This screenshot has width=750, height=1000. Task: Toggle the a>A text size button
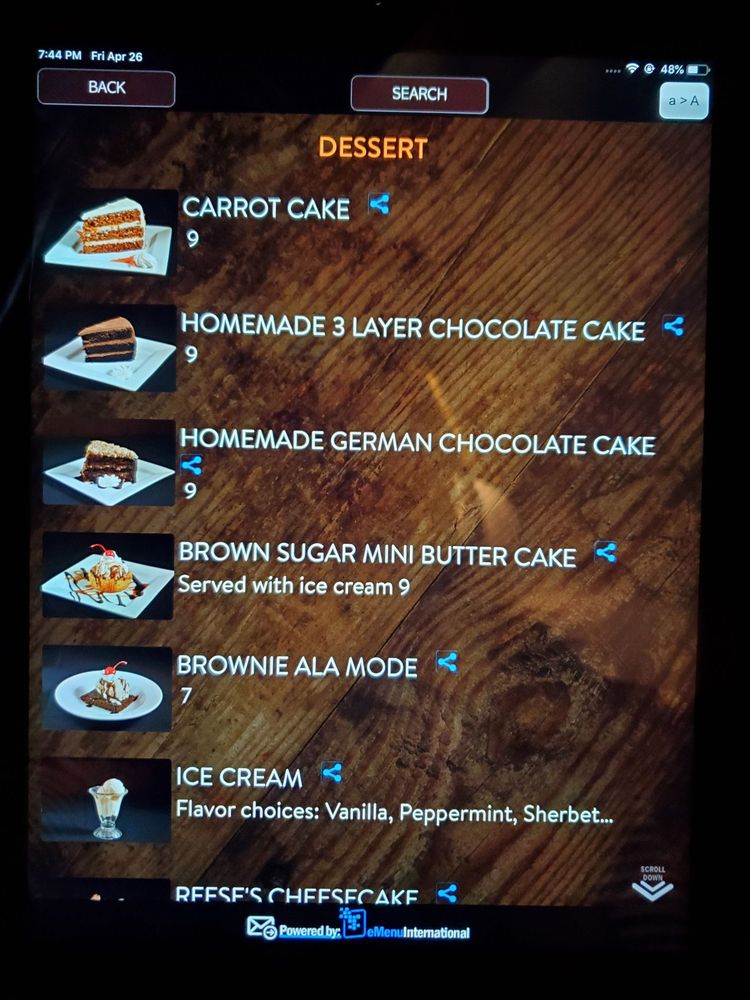pyautogui.click(x=684, y=101)
